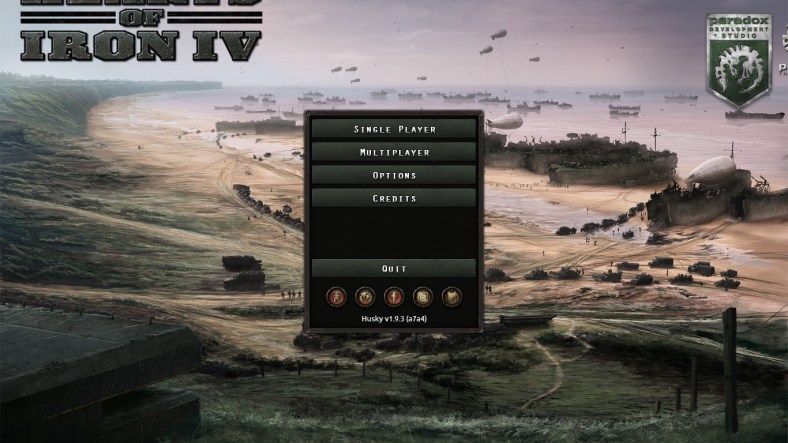This screenshot has height=443, width=788.
Task: Quit the game
Action: 392,268
